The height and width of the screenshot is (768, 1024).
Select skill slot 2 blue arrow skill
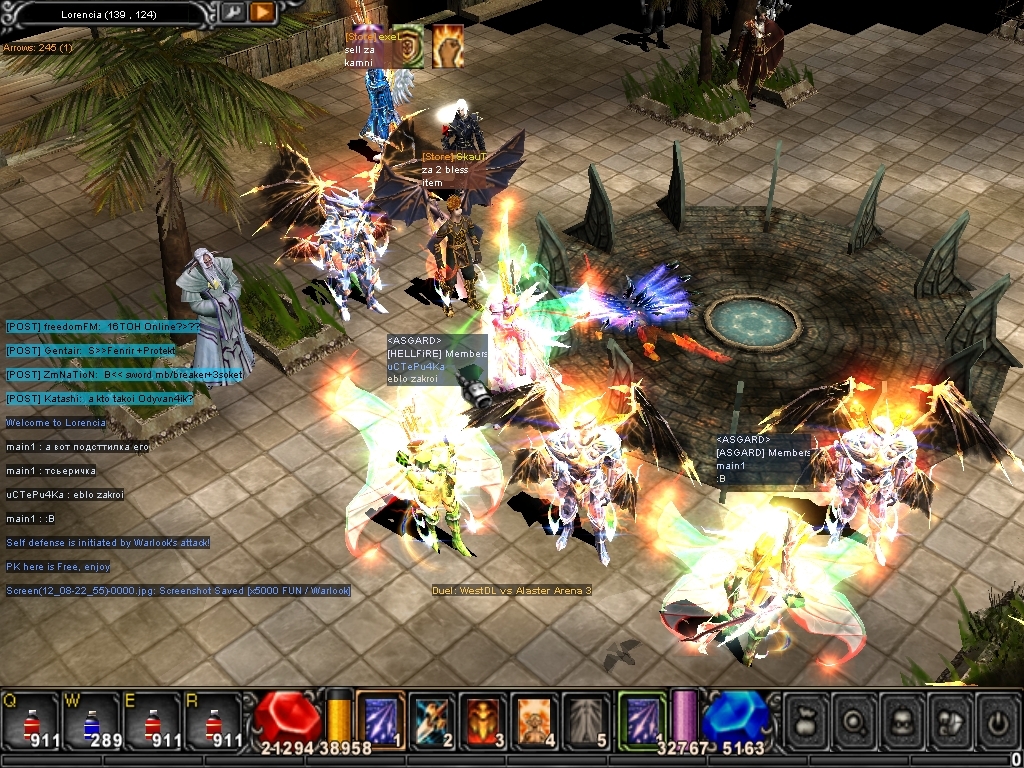pos(432,719)
